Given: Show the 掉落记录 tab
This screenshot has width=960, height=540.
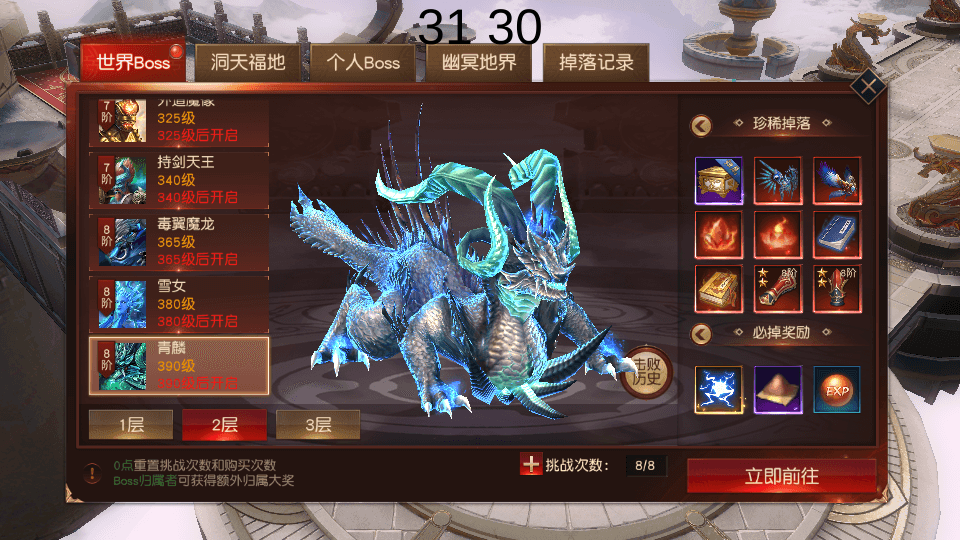Looking at the screenshot, I should [x=596, y=63].
